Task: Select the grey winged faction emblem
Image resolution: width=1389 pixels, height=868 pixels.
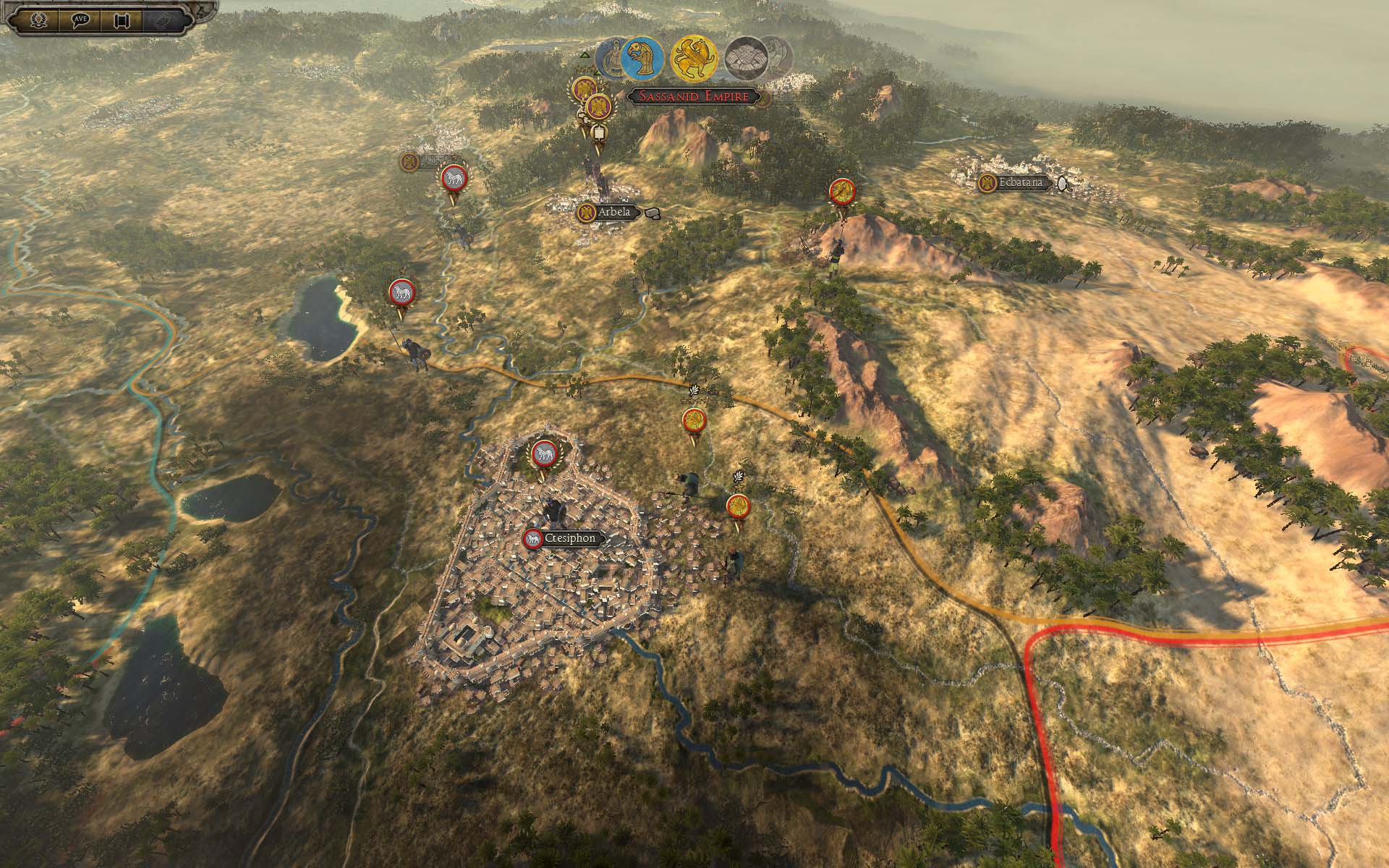Action: (x=747, y=57)
